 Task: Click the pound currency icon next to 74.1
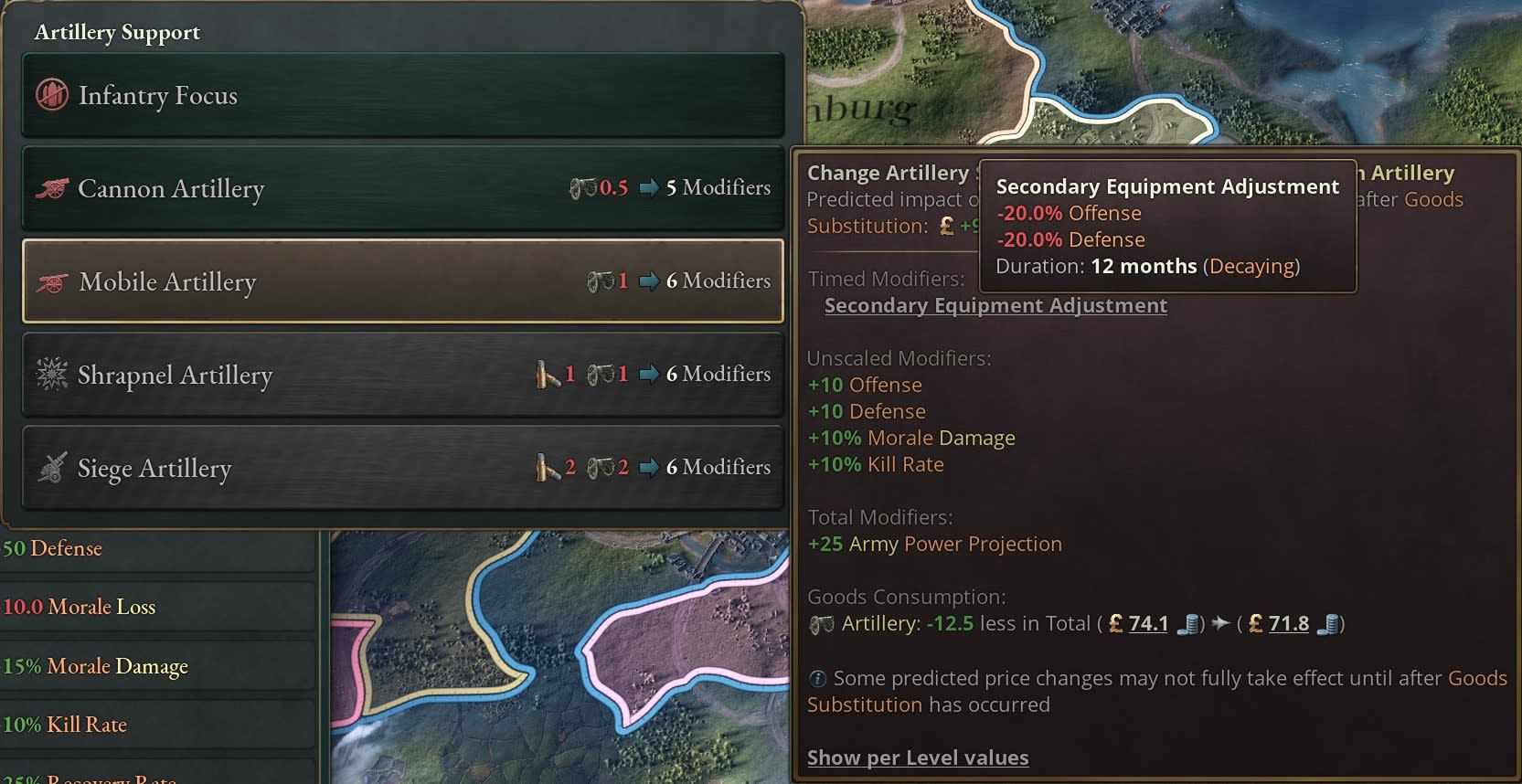[x=1114, y=624]
